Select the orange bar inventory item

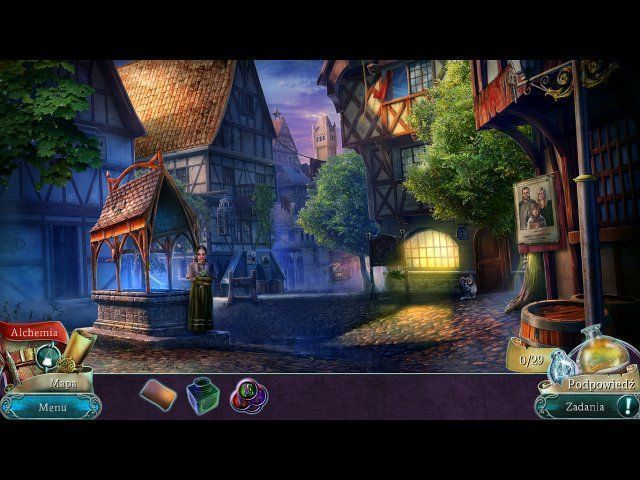[158, 394]
